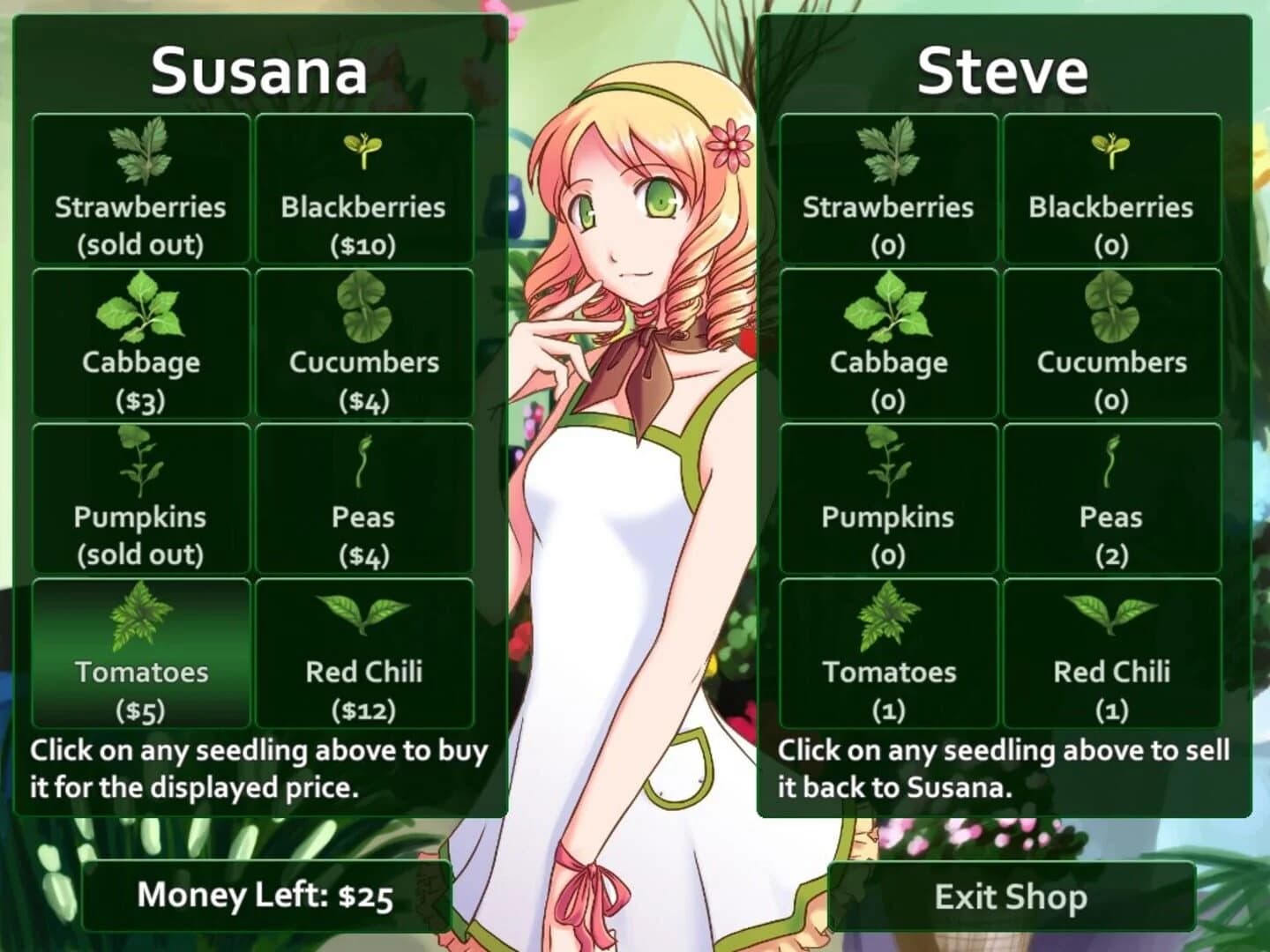Select the highlighted Tomatoes seedling in Susana's shop

click(139, 652)
